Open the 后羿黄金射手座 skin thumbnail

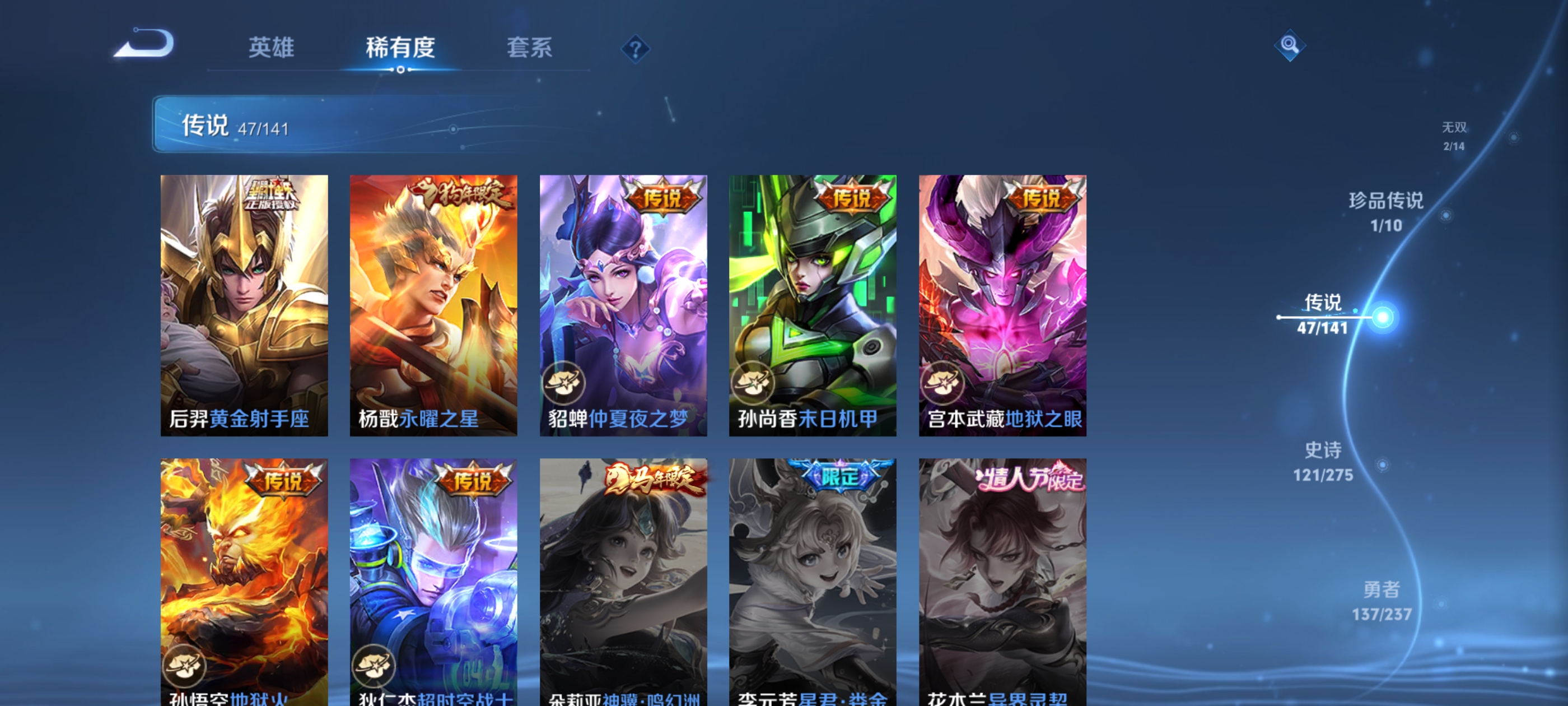[244, 305]
